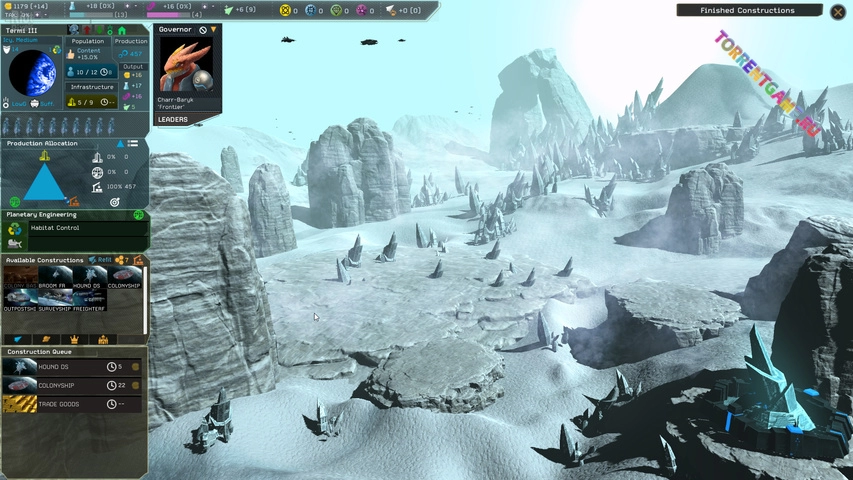853x480 pixels.
Task: Select Trade Goods in Construction Queue
Action: [x=70, y=404]
